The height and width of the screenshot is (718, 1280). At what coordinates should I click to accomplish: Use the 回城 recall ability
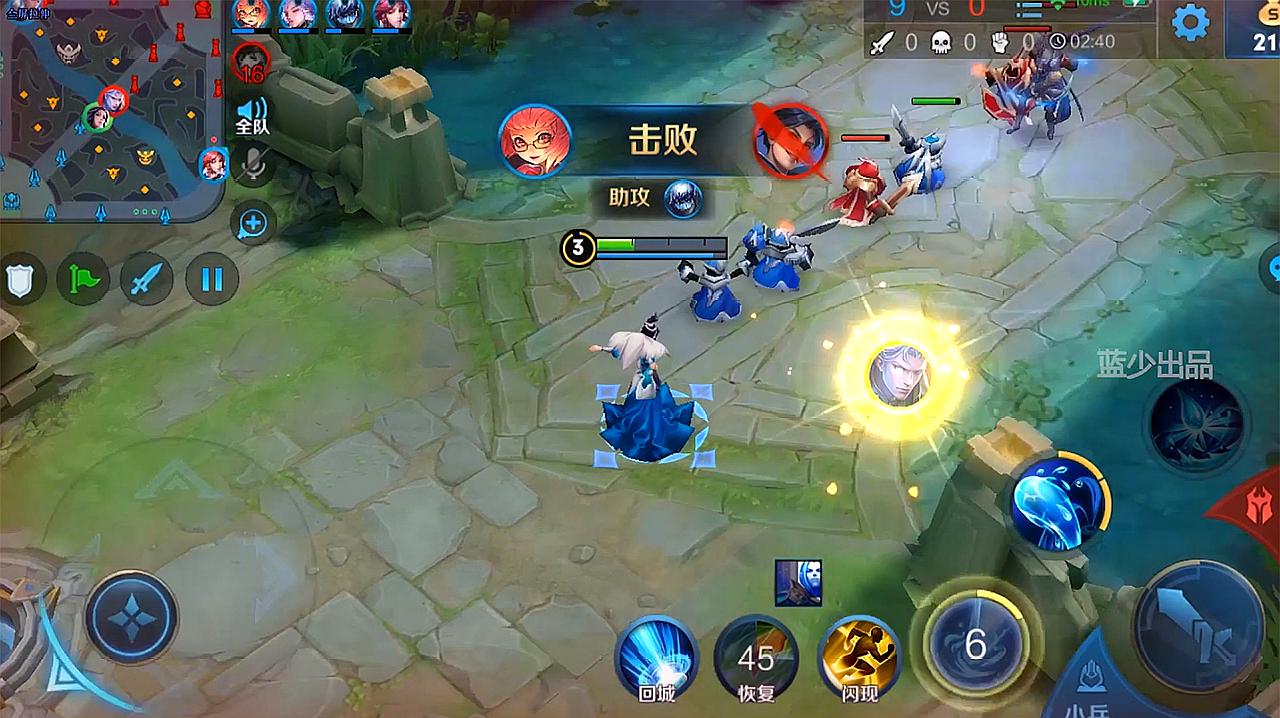[x=656, y=657]
